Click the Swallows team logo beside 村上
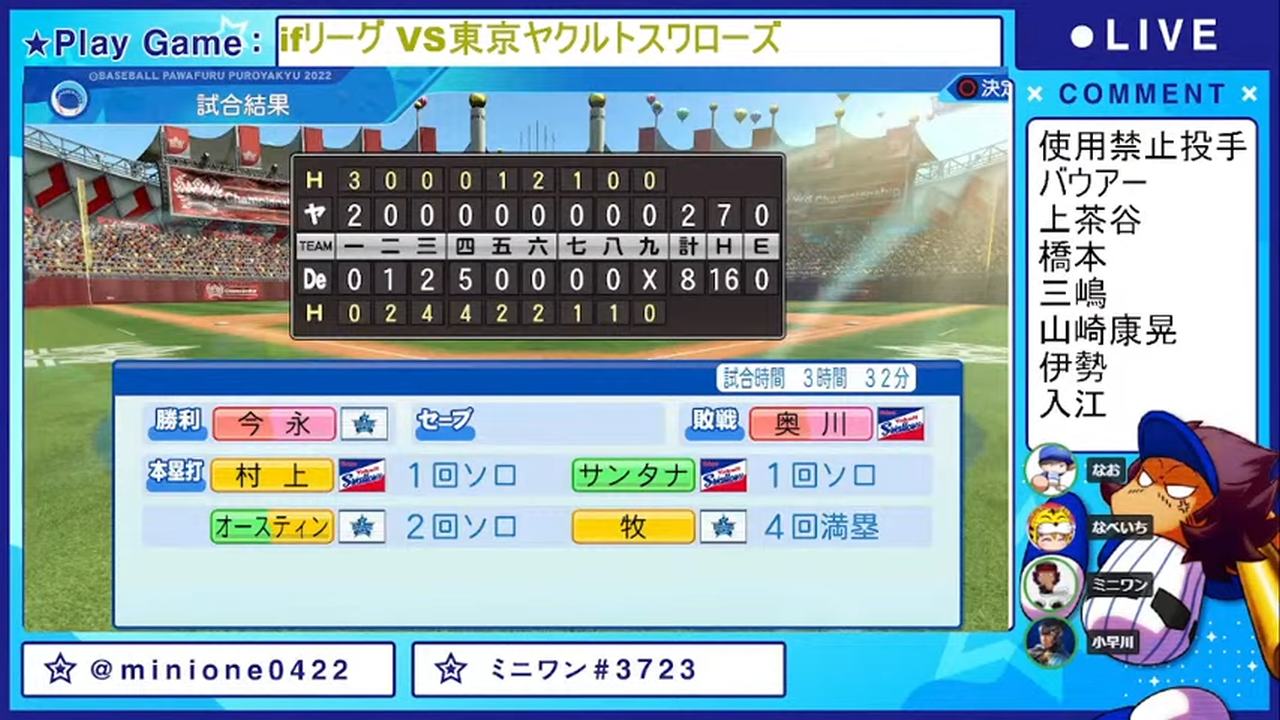Screen dimensions: 1280x720 pyautogui.click(x=362, y=476)
